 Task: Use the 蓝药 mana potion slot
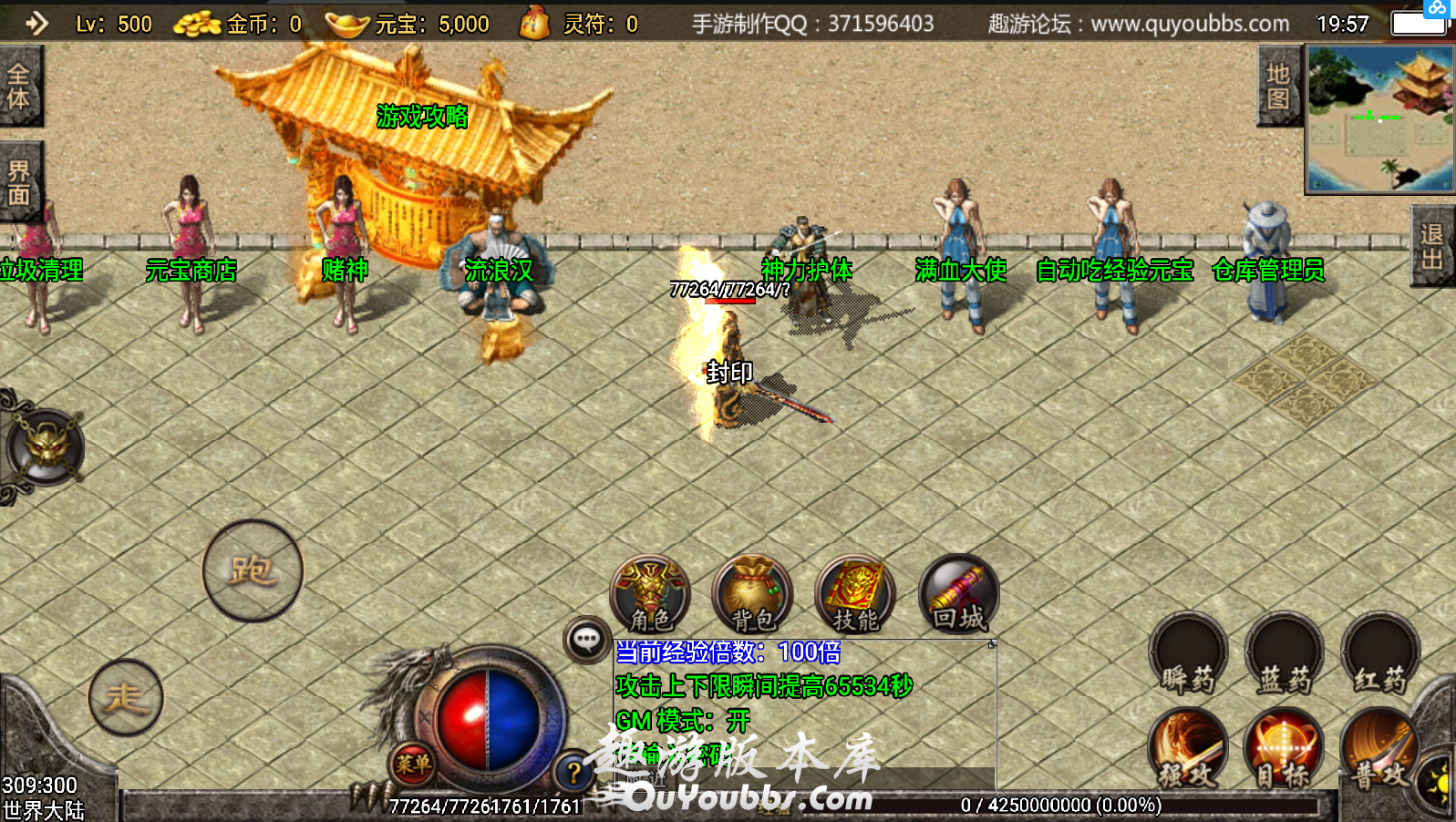tap(1284, 654)
